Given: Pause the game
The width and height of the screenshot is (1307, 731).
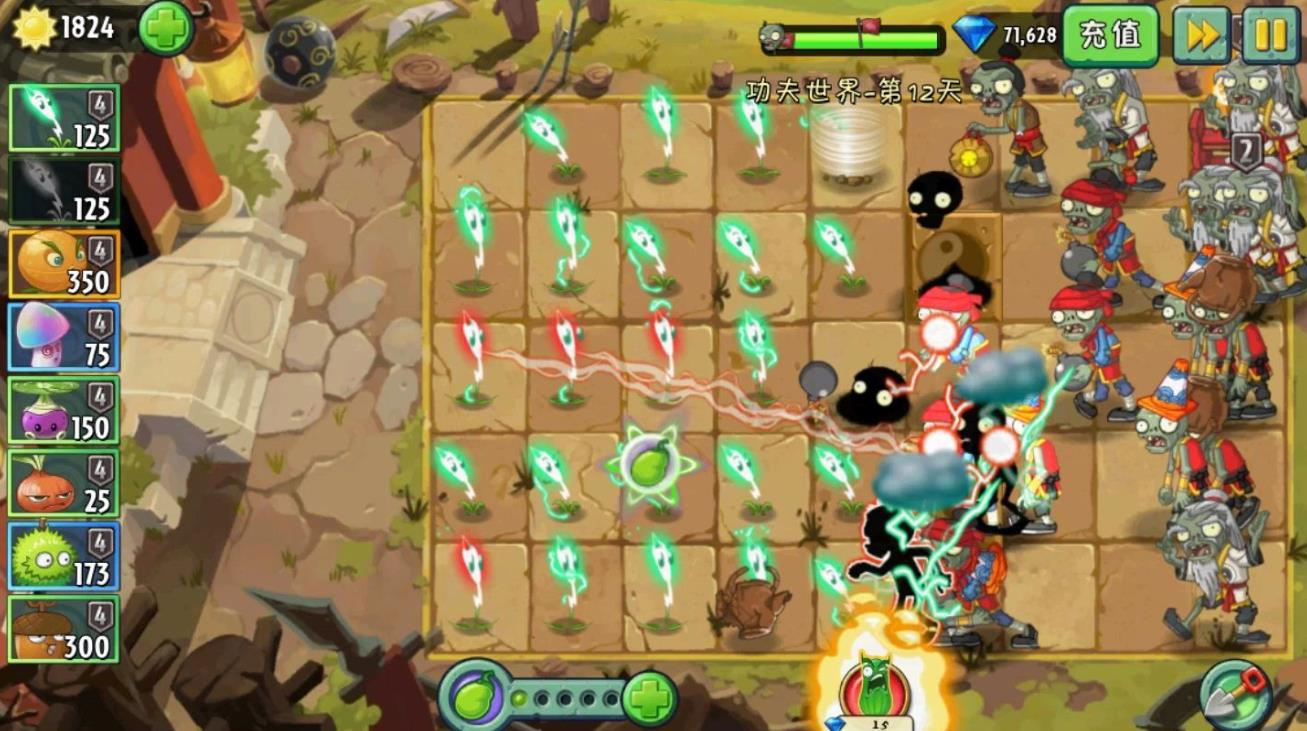Looking at the screenshot, I should (1270, 35).
